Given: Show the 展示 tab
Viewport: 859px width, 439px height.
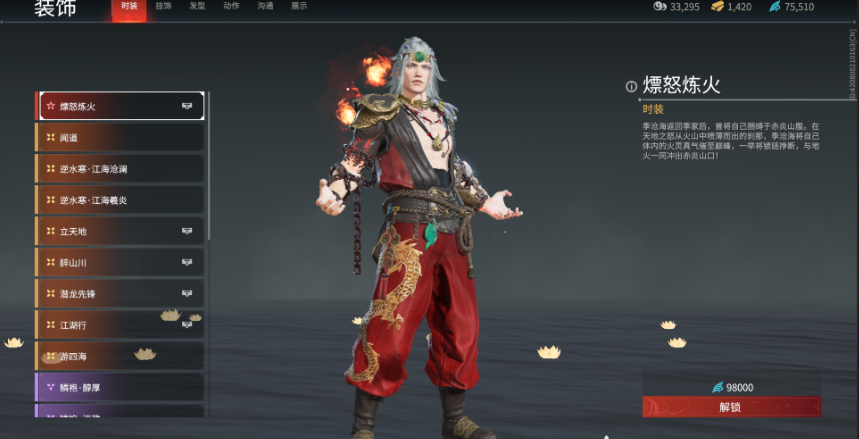Looking at the screenshot, I should coord(299,7).
